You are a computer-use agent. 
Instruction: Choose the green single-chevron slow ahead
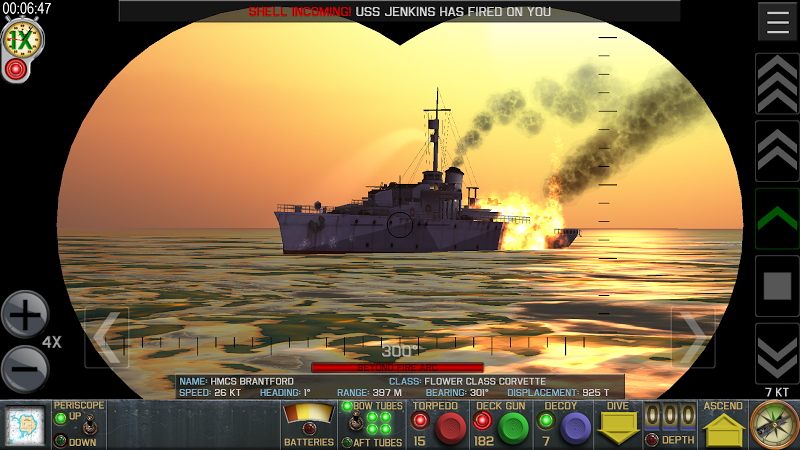777,218
